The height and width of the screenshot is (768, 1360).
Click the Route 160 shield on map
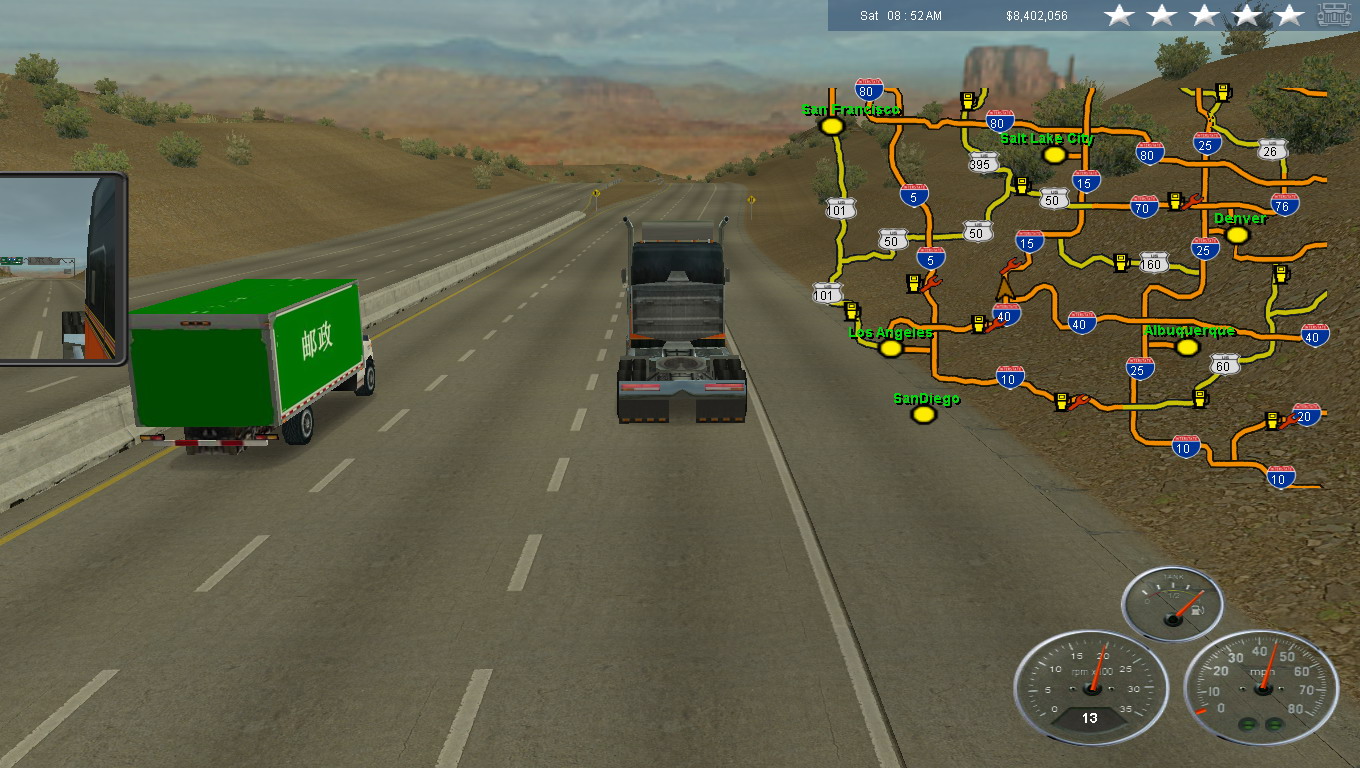click(1154, 262)
